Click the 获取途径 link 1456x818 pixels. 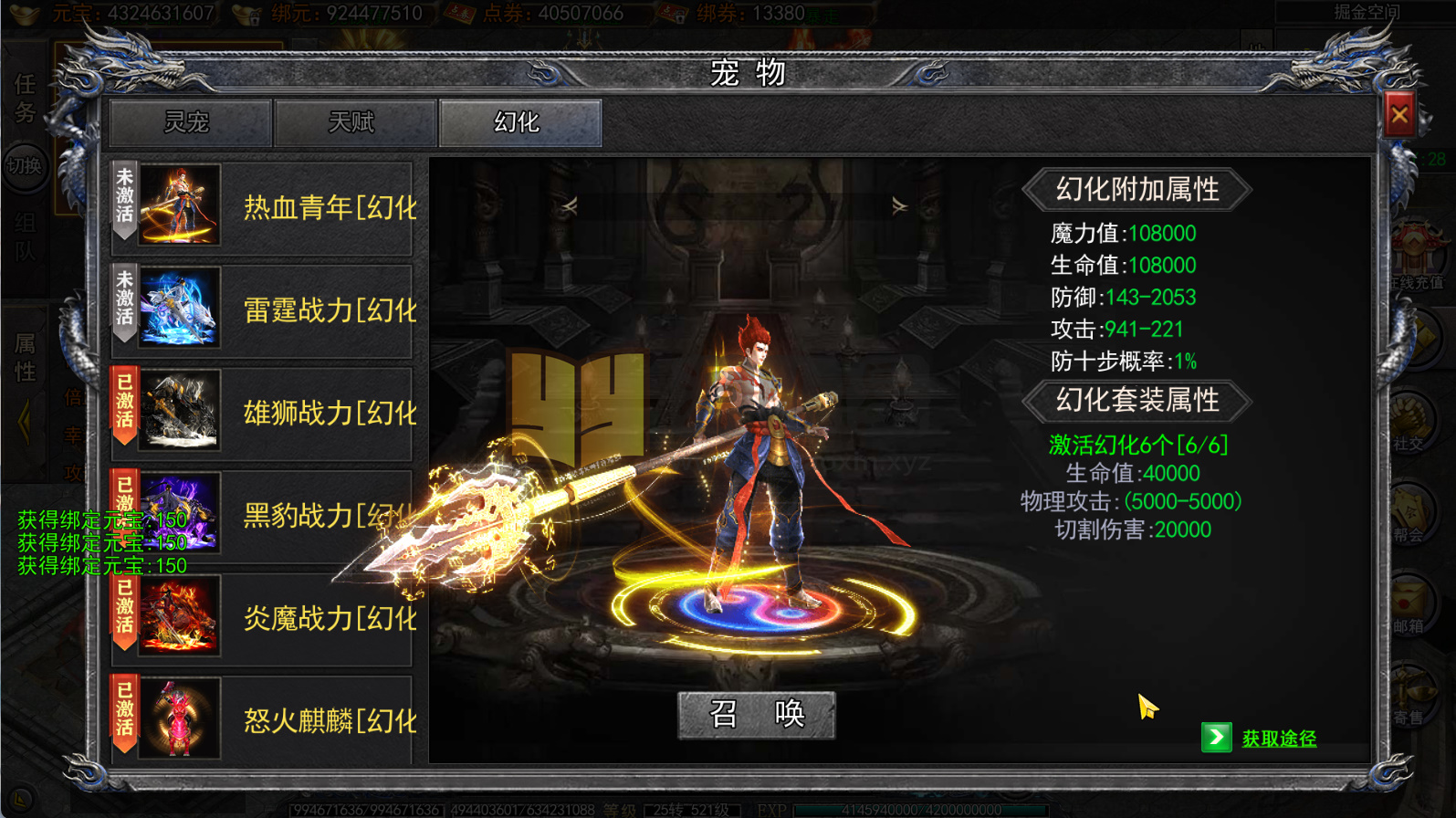pos(1277,738)
